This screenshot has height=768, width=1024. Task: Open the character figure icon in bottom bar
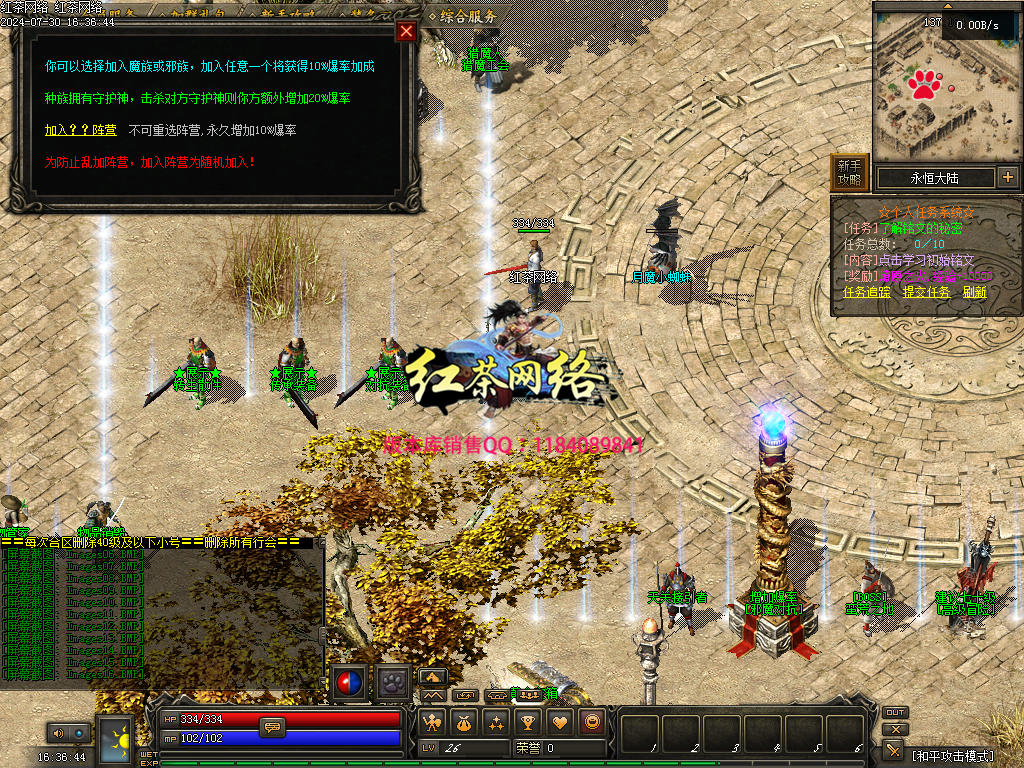click(x=432, y=721)
